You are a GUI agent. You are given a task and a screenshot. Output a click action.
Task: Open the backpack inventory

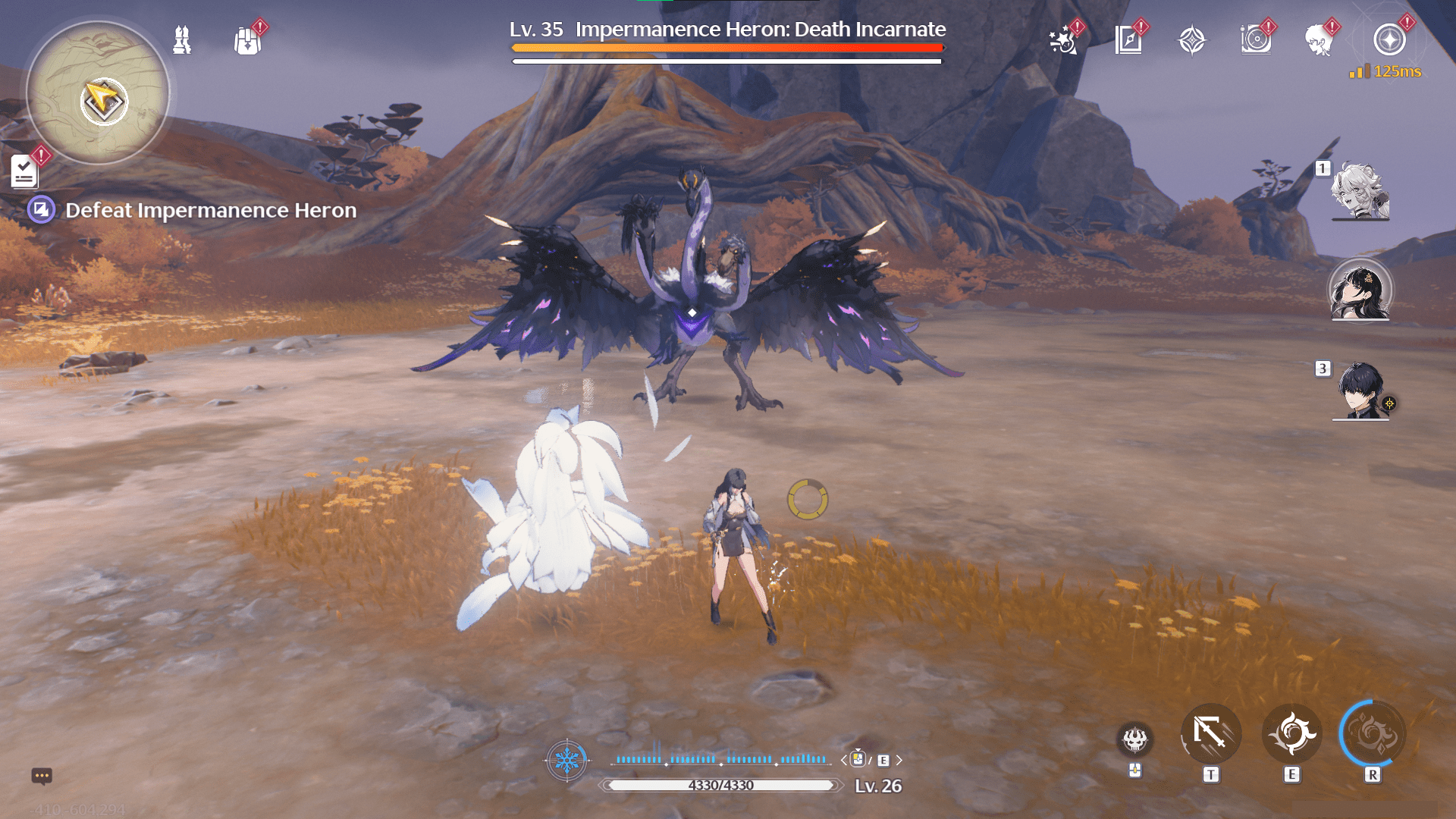(x=246, y=40)
